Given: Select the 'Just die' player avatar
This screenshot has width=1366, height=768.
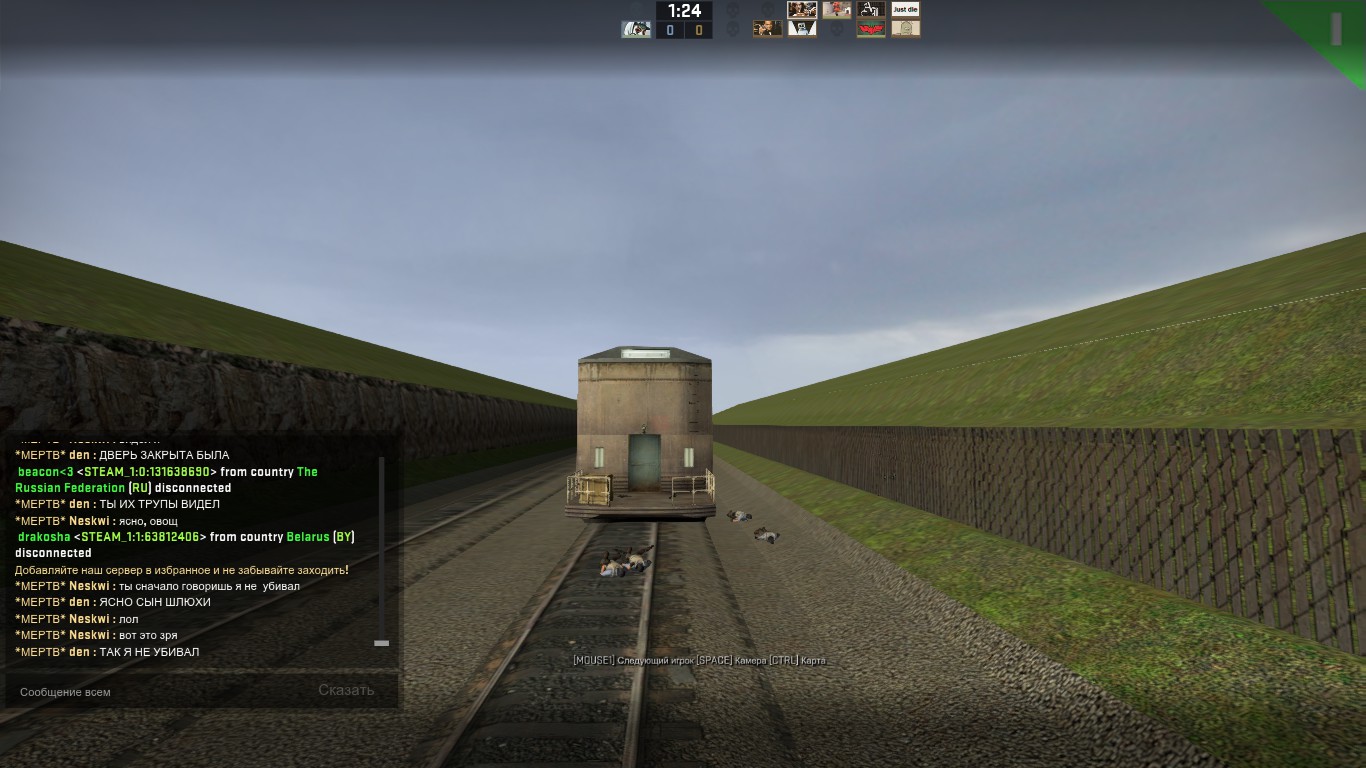Looking at the screenshot, I should [905, 10].
